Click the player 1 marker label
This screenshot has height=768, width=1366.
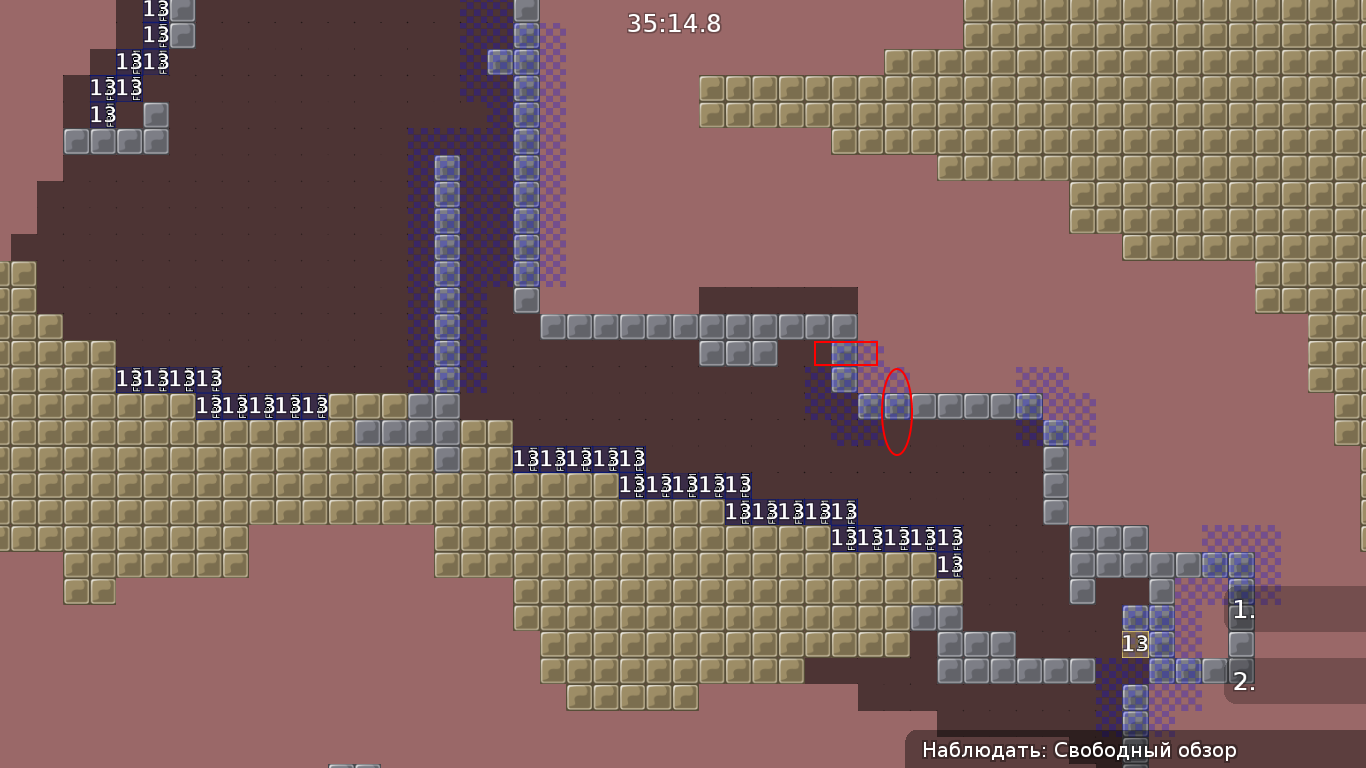pyautogui.click(x=1244, y=609)
